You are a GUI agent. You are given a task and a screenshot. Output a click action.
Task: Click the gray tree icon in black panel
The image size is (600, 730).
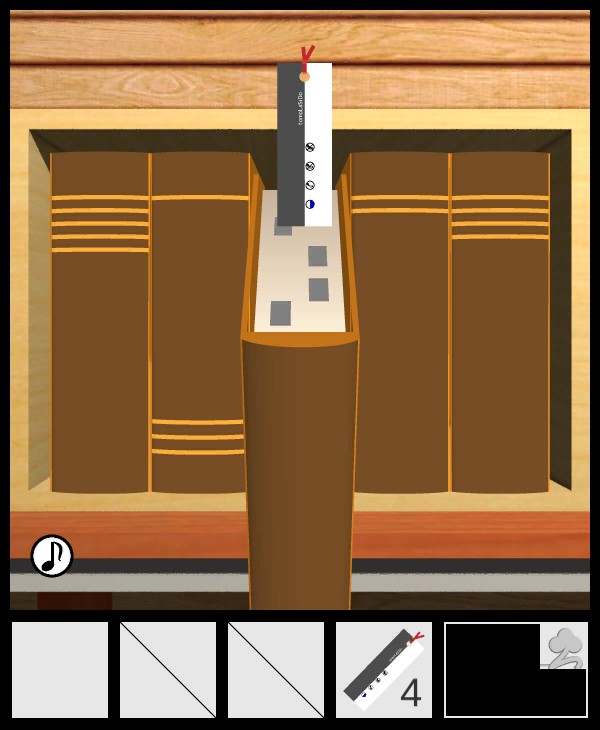point(564,646)
